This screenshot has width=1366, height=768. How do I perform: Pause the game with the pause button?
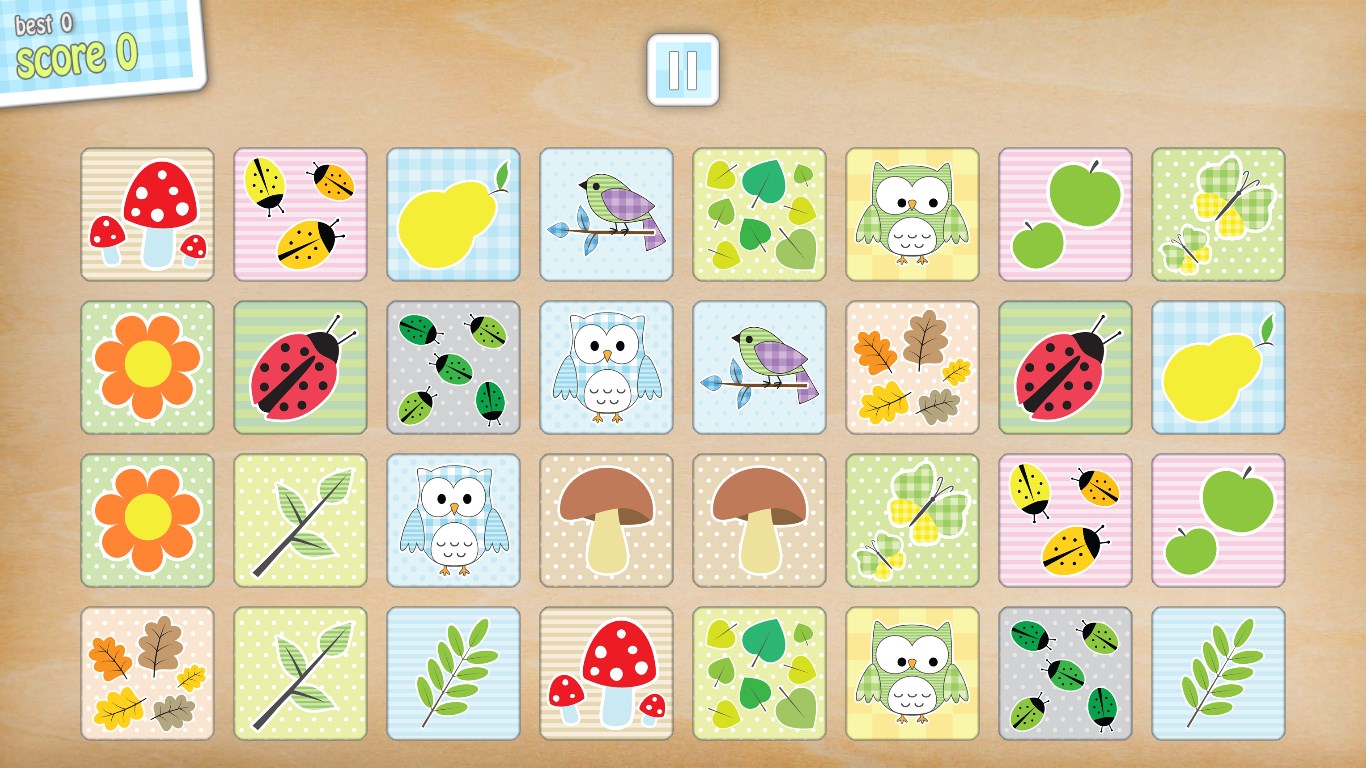(x=683, y=70)
